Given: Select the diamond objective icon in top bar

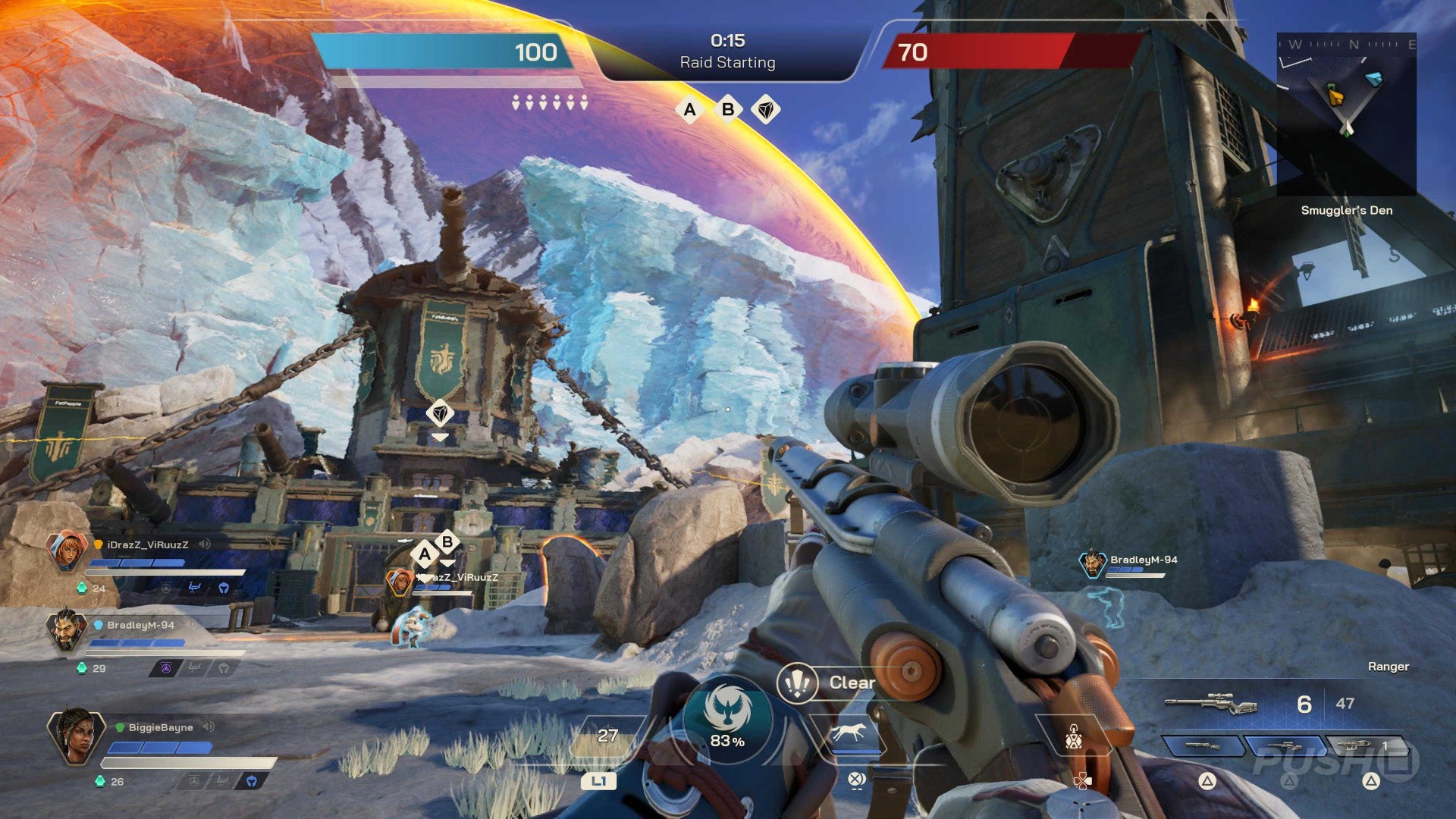Looking at the screenshot, I should (x=766, y=110).
